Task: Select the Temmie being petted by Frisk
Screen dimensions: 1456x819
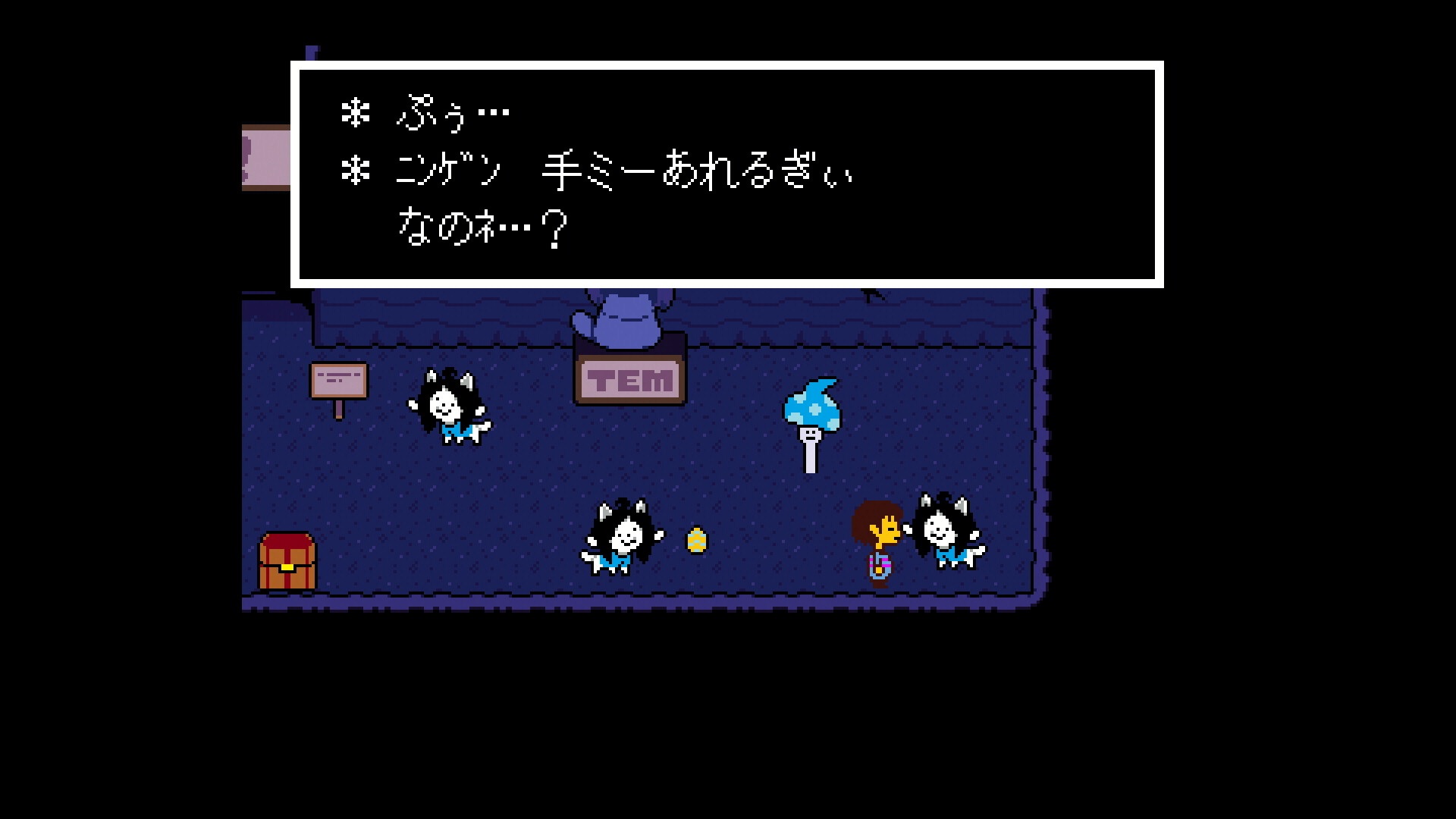Action: click(944, 531)
